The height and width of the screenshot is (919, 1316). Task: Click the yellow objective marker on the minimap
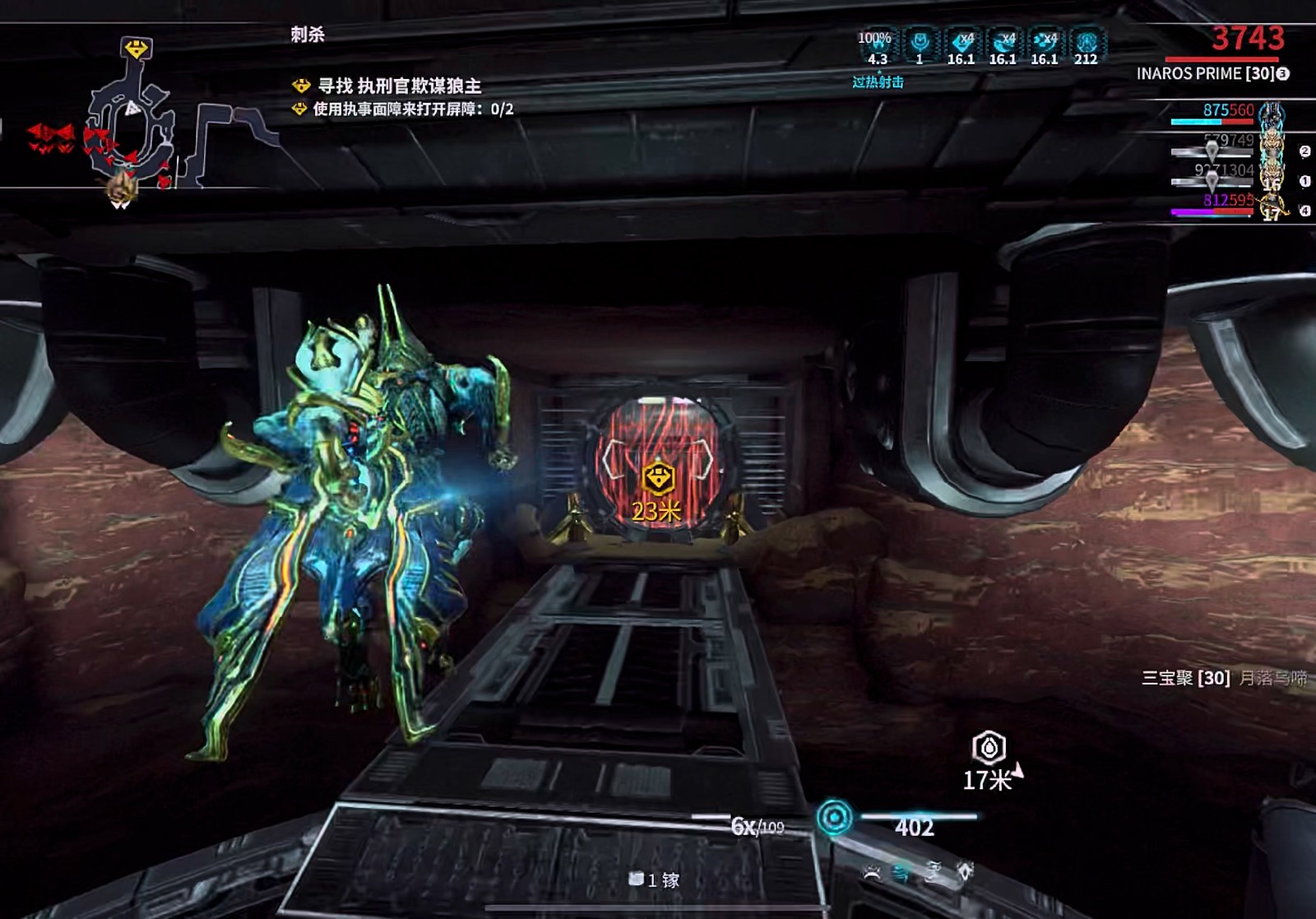tap(136, 49)
